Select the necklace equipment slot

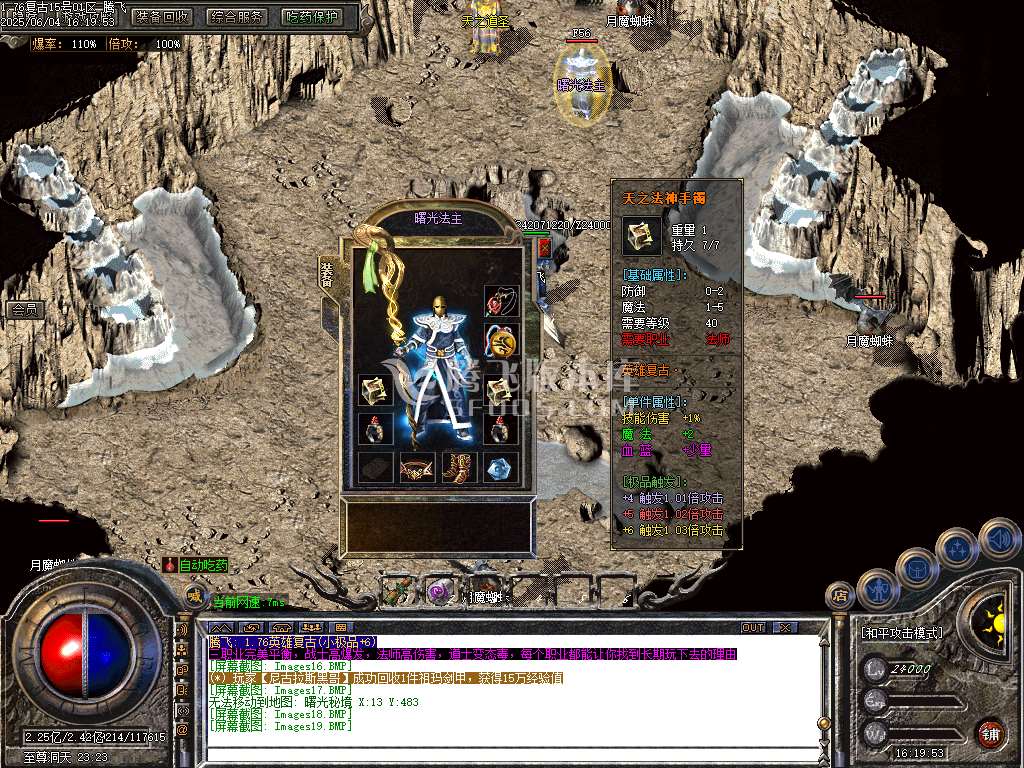point(500,301)
